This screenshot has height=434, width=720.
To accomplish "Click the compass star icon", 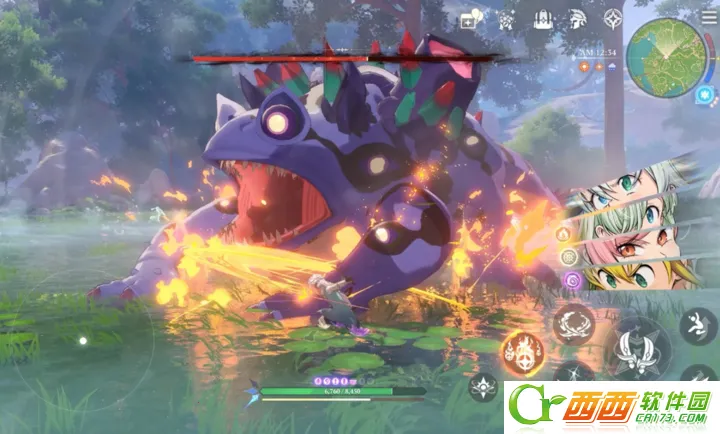I will point(613,19).
